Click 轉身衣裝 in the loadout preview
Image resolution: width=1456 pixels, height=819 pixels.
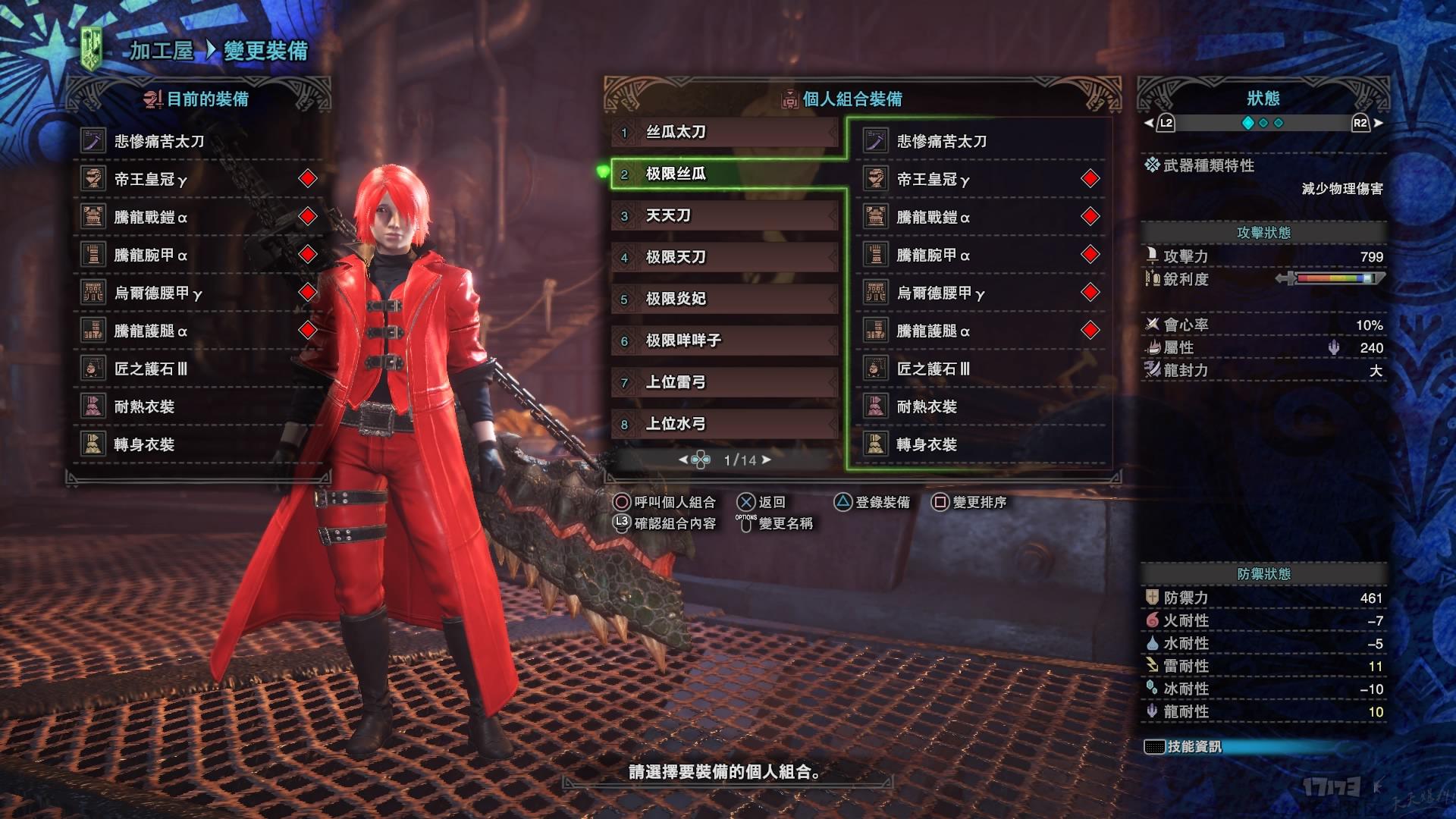927,445
